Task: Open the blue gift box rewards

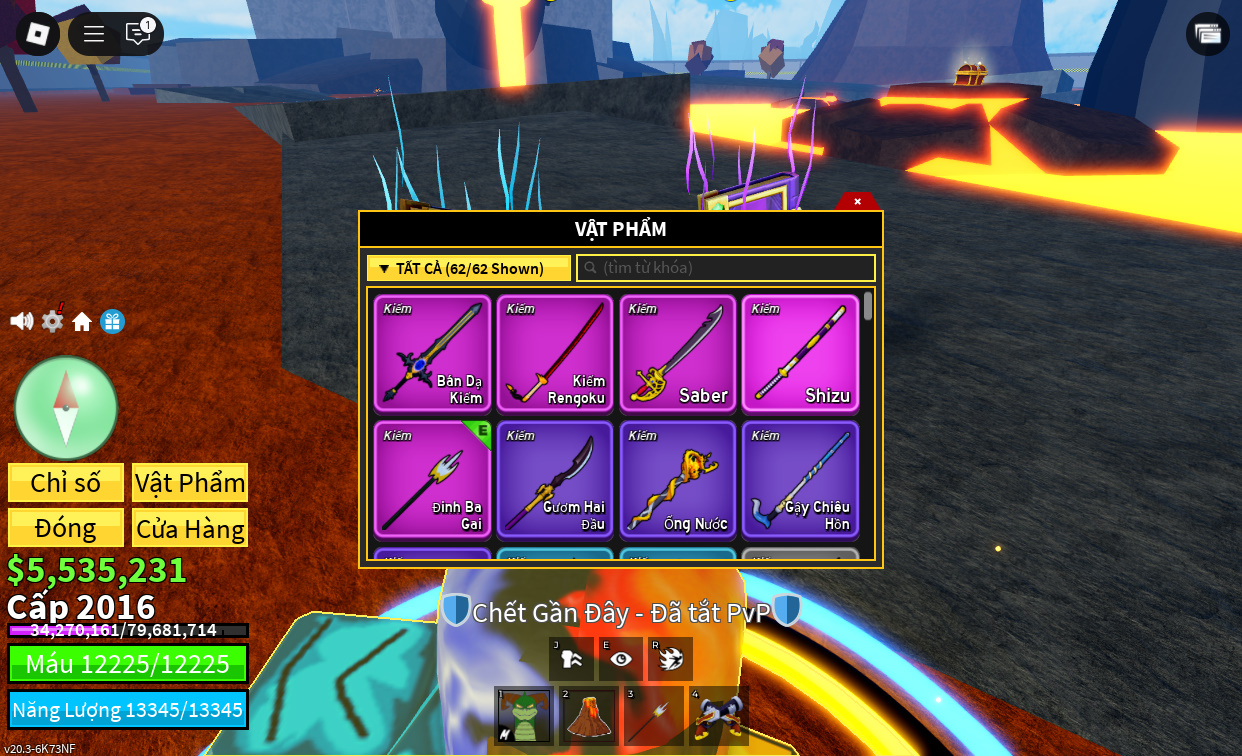Action: click(112, 321)
